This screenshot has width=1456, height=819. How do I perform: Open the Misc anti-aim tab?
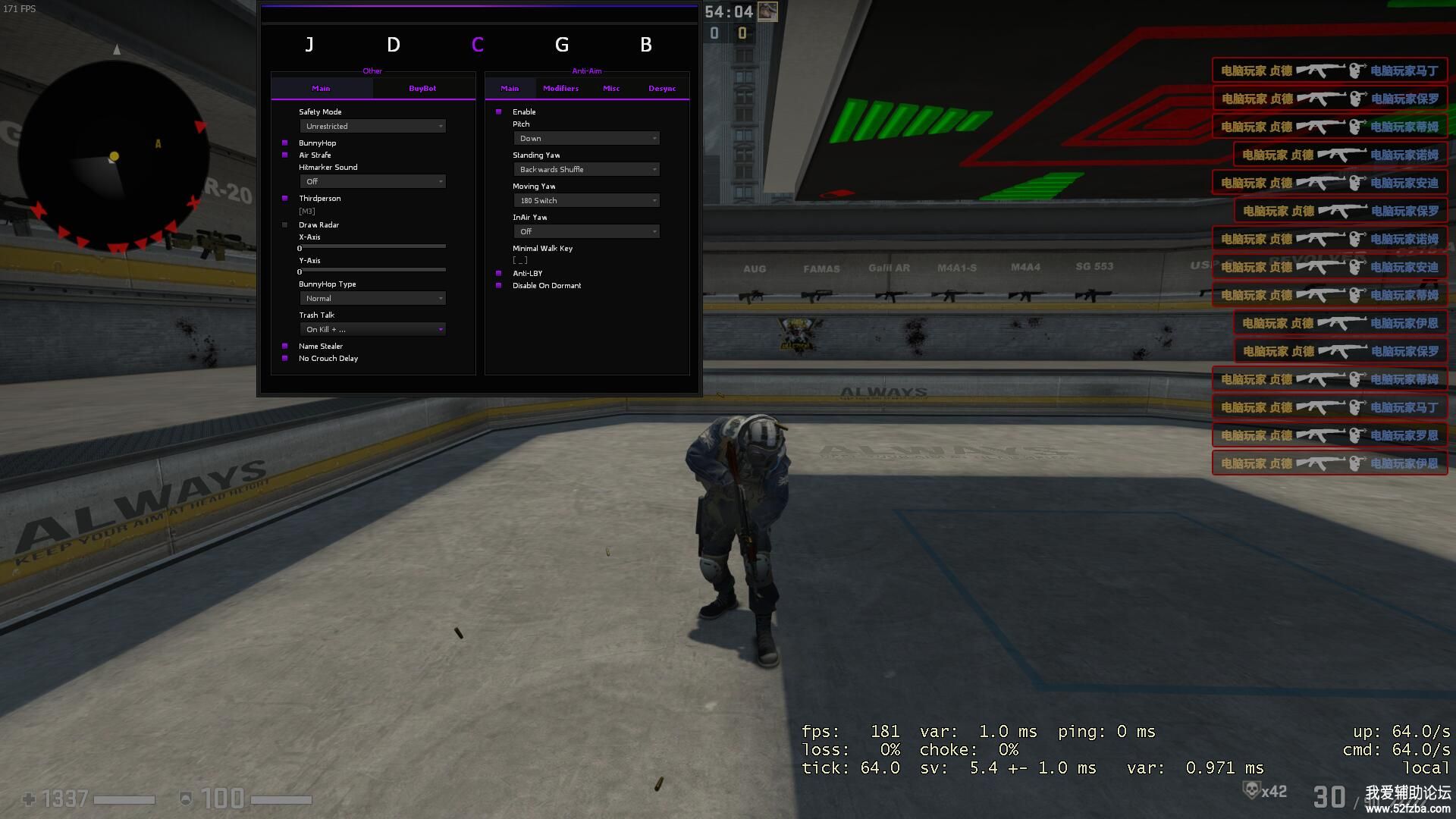[x=610, y=89]
